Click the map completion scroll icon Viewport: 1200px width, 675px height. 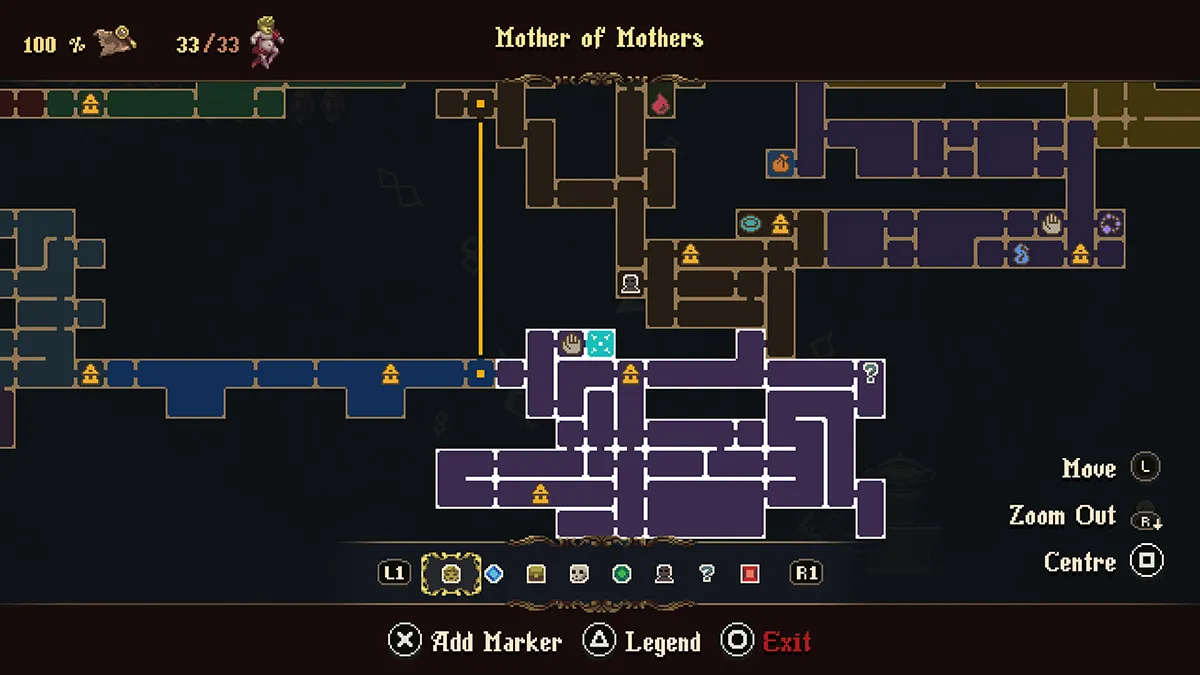click(x=116, y=42)
